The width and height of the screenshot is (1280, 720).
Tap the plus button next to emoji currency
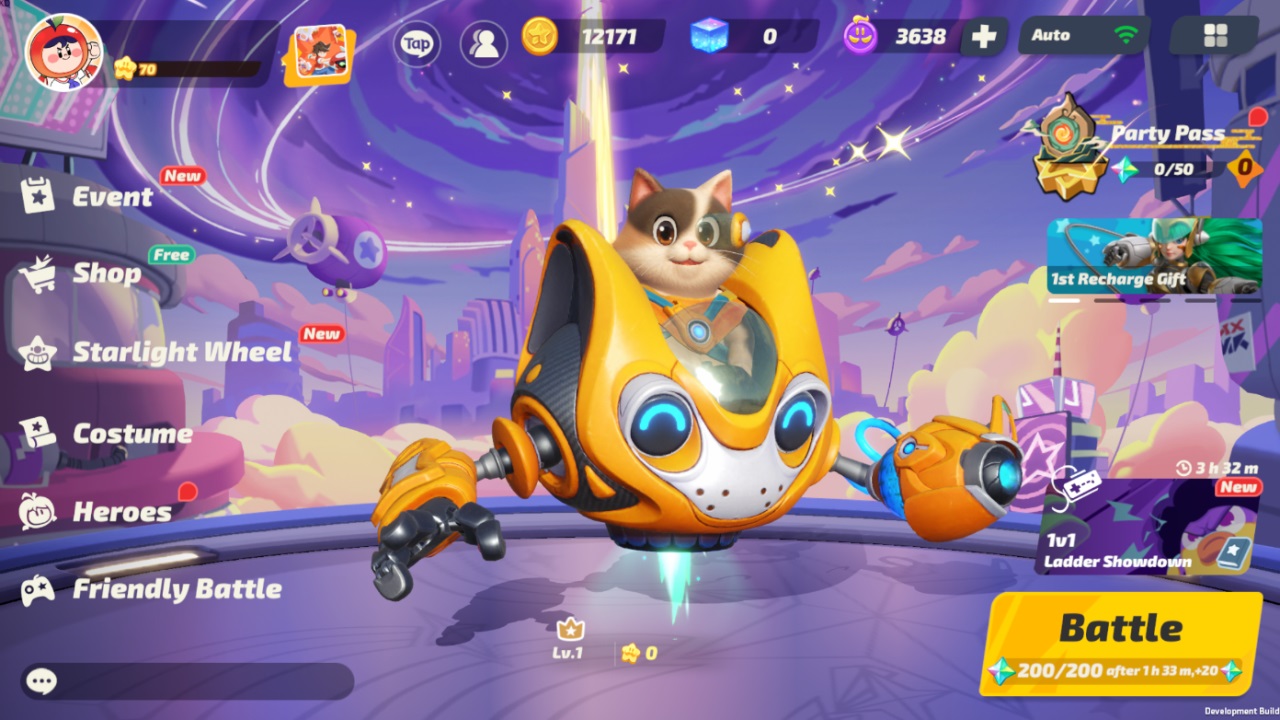(984, 36)
